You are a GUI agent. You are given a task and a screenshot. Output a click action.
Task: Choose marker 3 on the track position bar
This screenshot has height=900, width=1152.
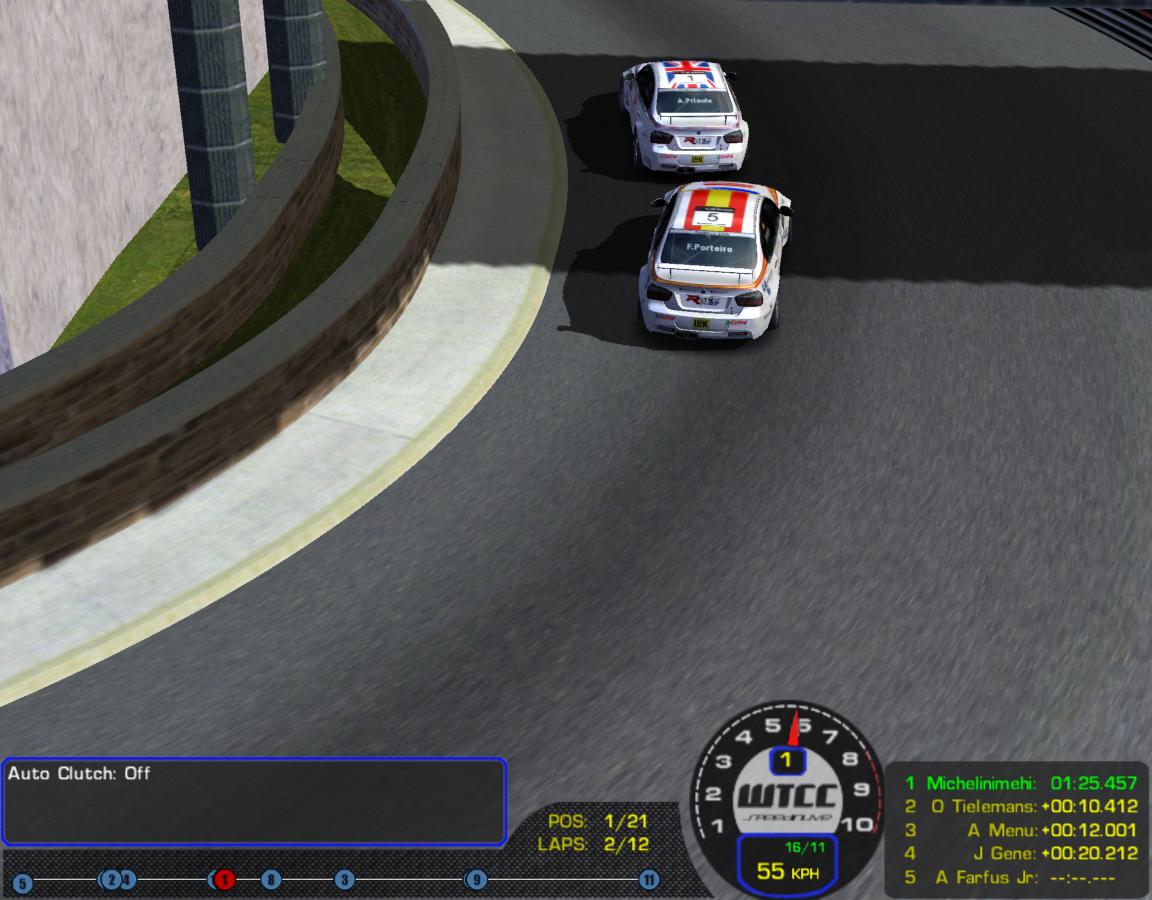344,880
